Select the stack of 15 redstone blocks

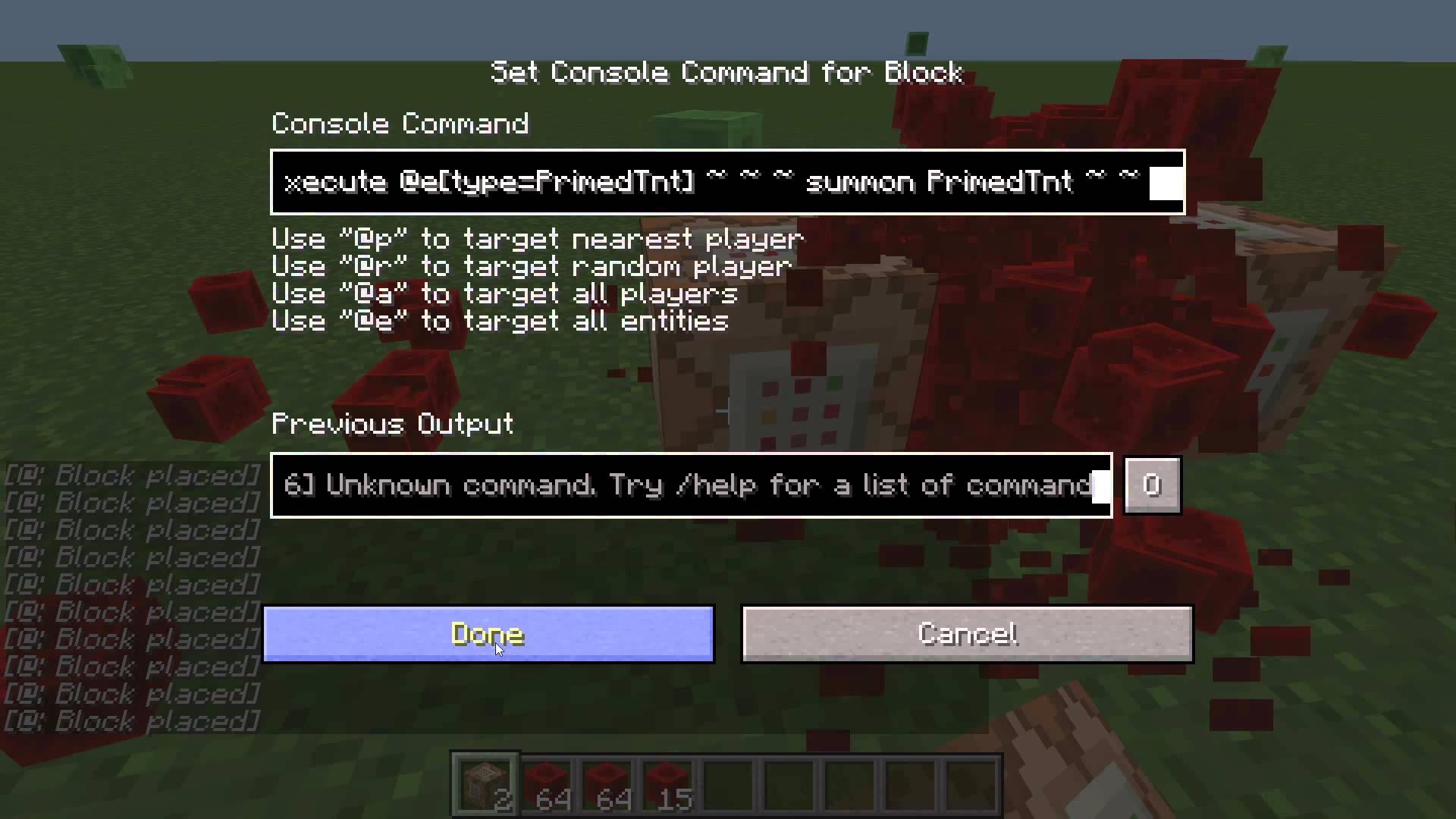click(667, 784)
